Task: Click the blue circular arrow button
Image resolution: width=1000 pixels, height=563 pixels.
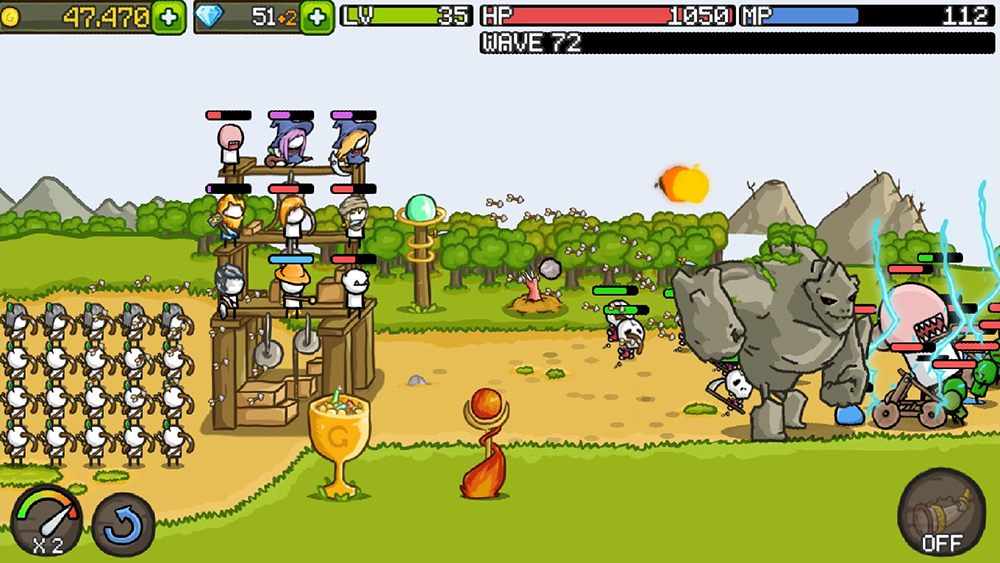Action: pyautogui.click(x=124, y=524)
